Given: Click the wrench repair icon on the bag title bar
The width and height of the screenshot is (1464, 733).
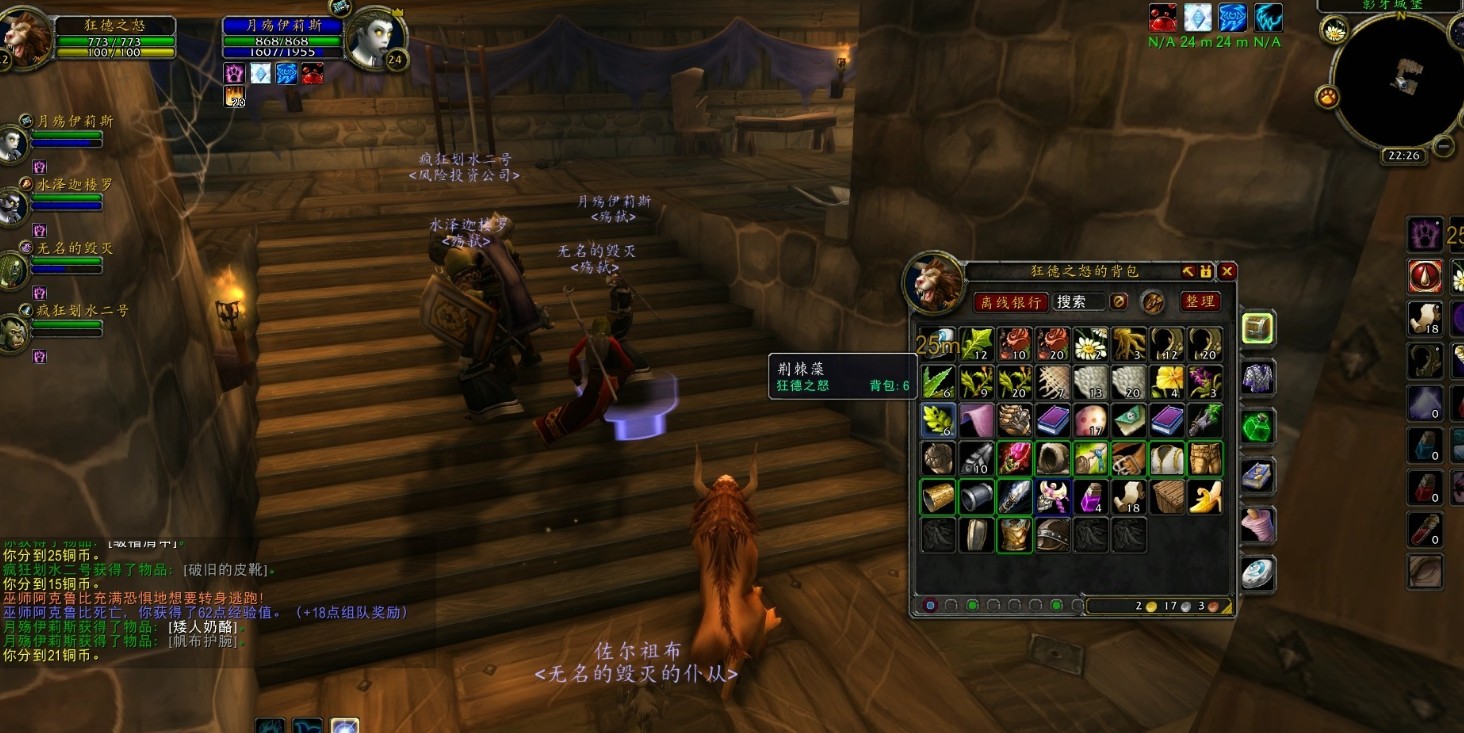Looking at the screenshot, I should (x=1189, y=271).
